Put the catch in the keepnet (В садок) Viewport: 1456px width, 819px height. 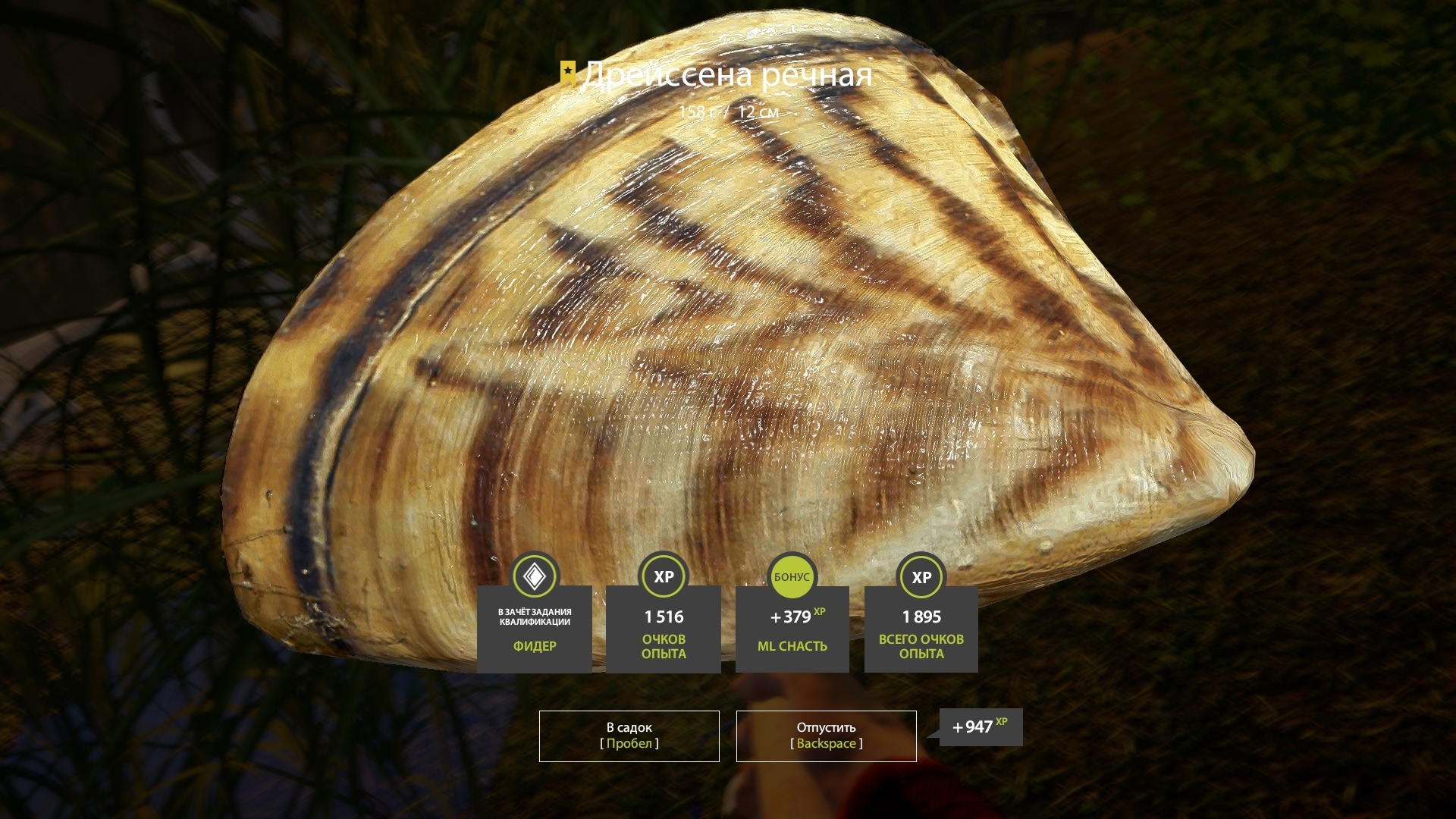629,736
